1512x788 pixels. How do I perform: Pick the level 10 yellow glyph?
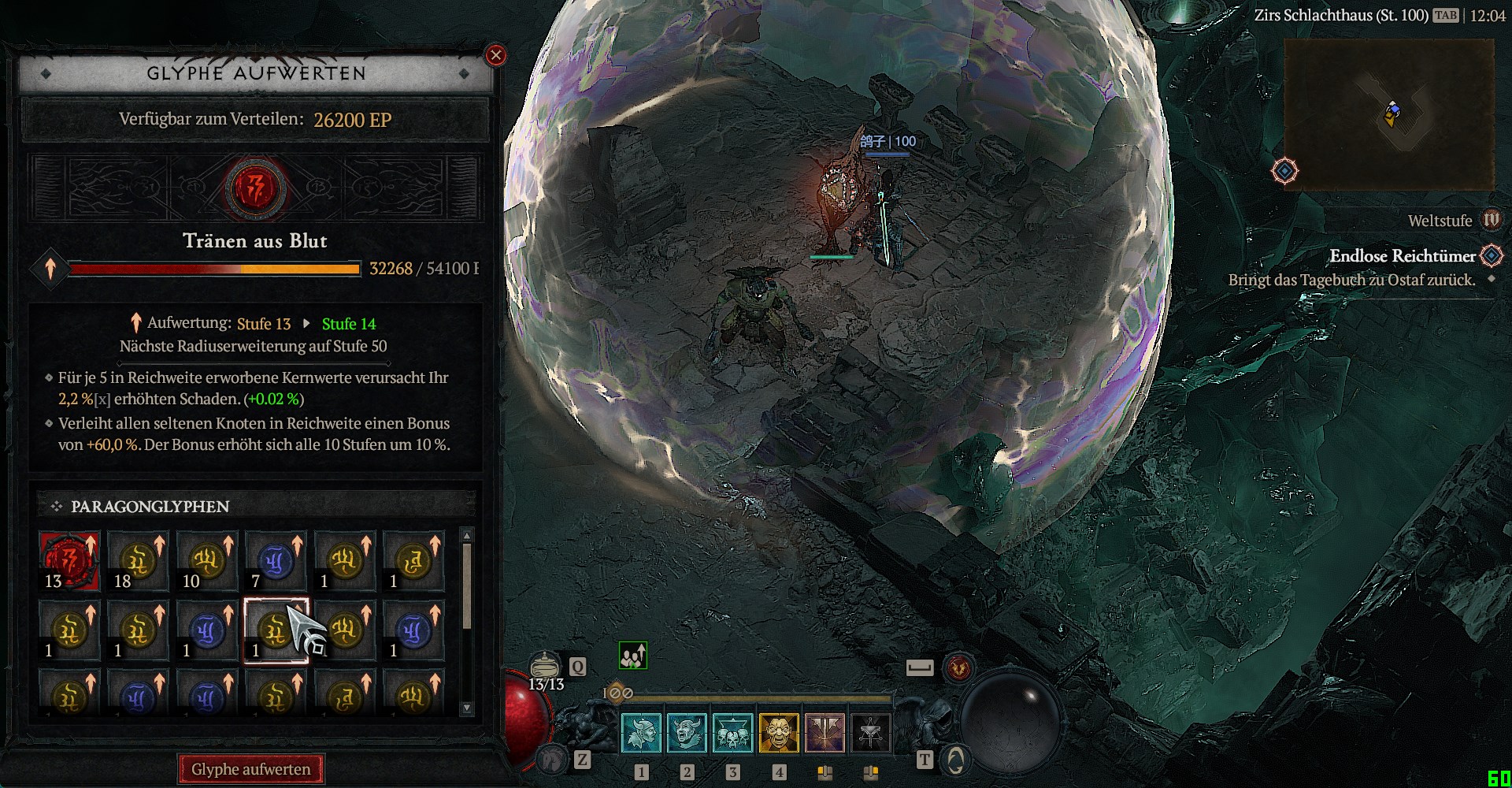point(207,561)
